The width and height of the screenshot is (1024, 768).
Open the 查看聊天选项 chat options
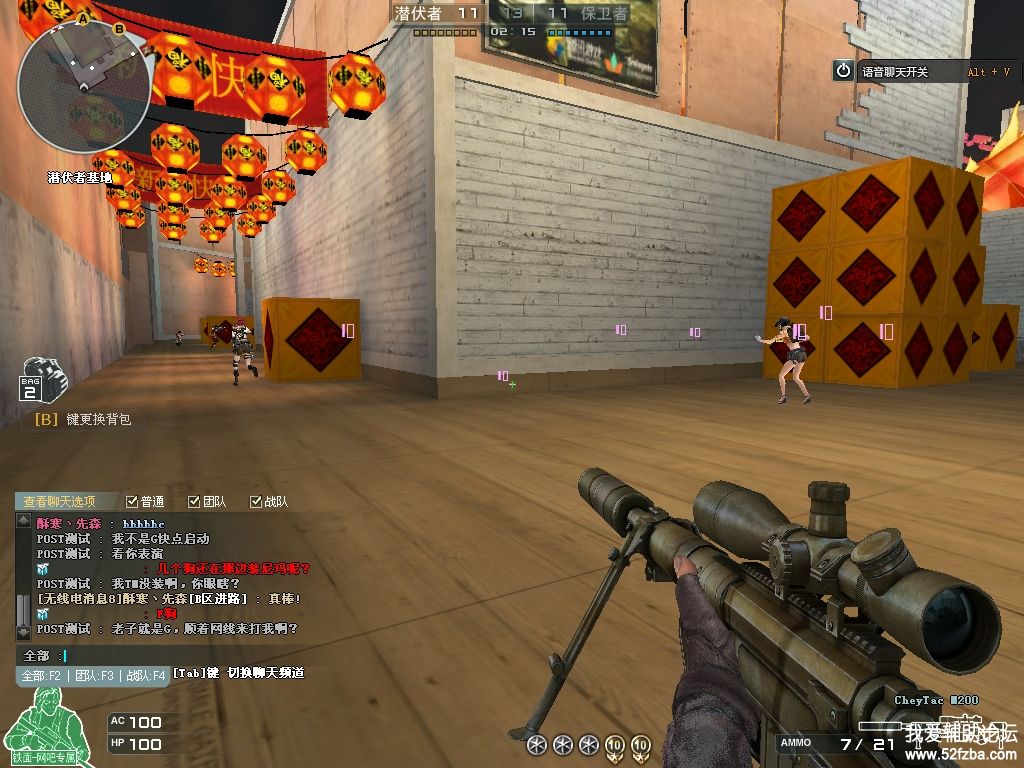[x=60, y=501]
